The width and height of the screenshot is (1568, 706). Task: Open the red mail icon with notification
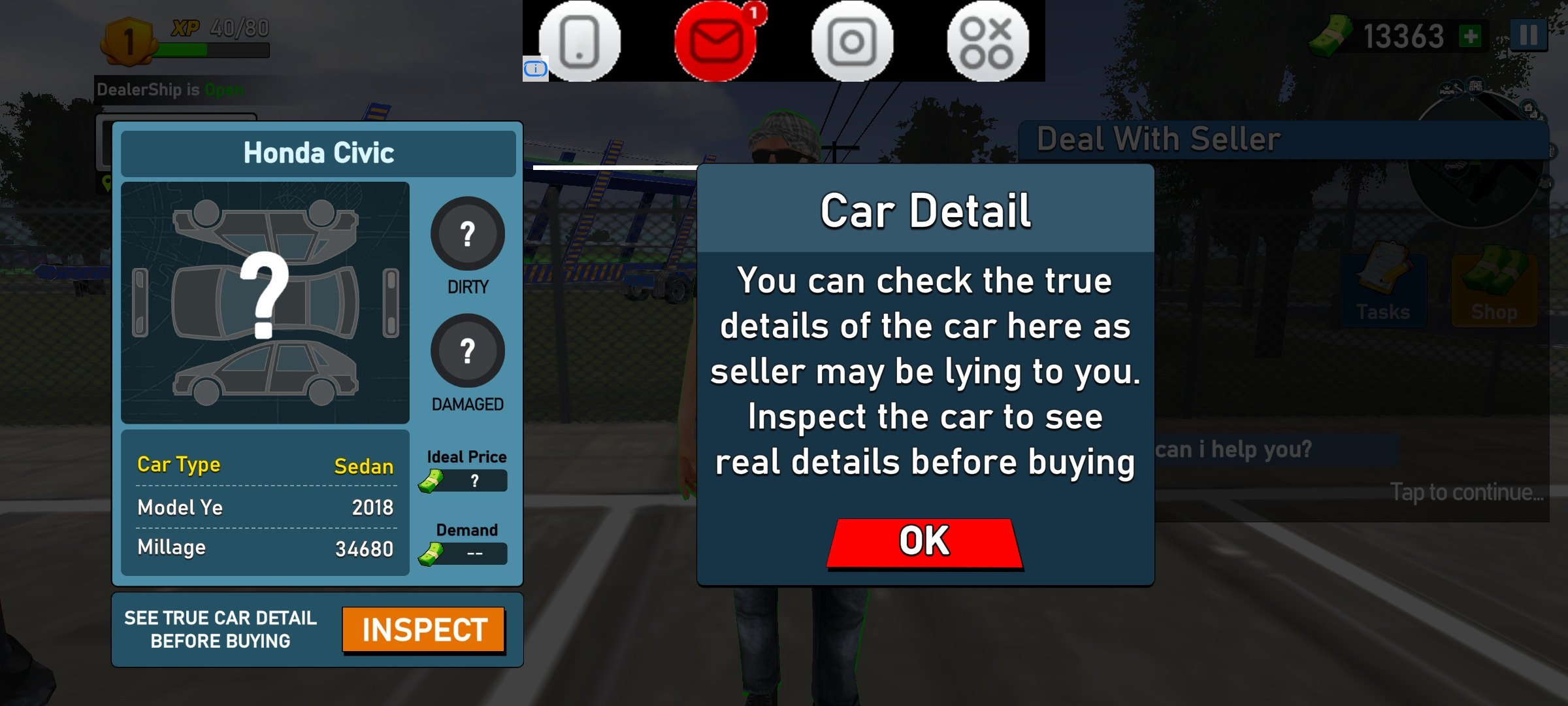[x=716, y=41]
